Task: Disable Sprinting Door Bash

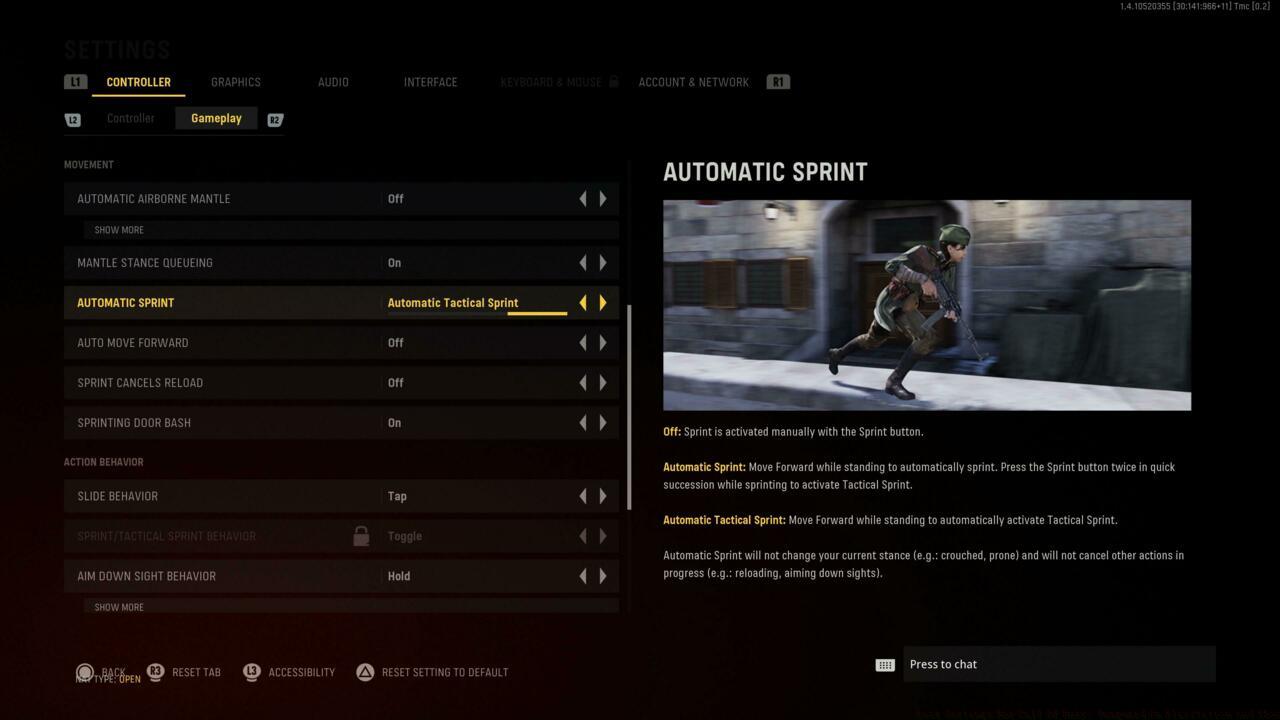Action: (x=583, y=422)
